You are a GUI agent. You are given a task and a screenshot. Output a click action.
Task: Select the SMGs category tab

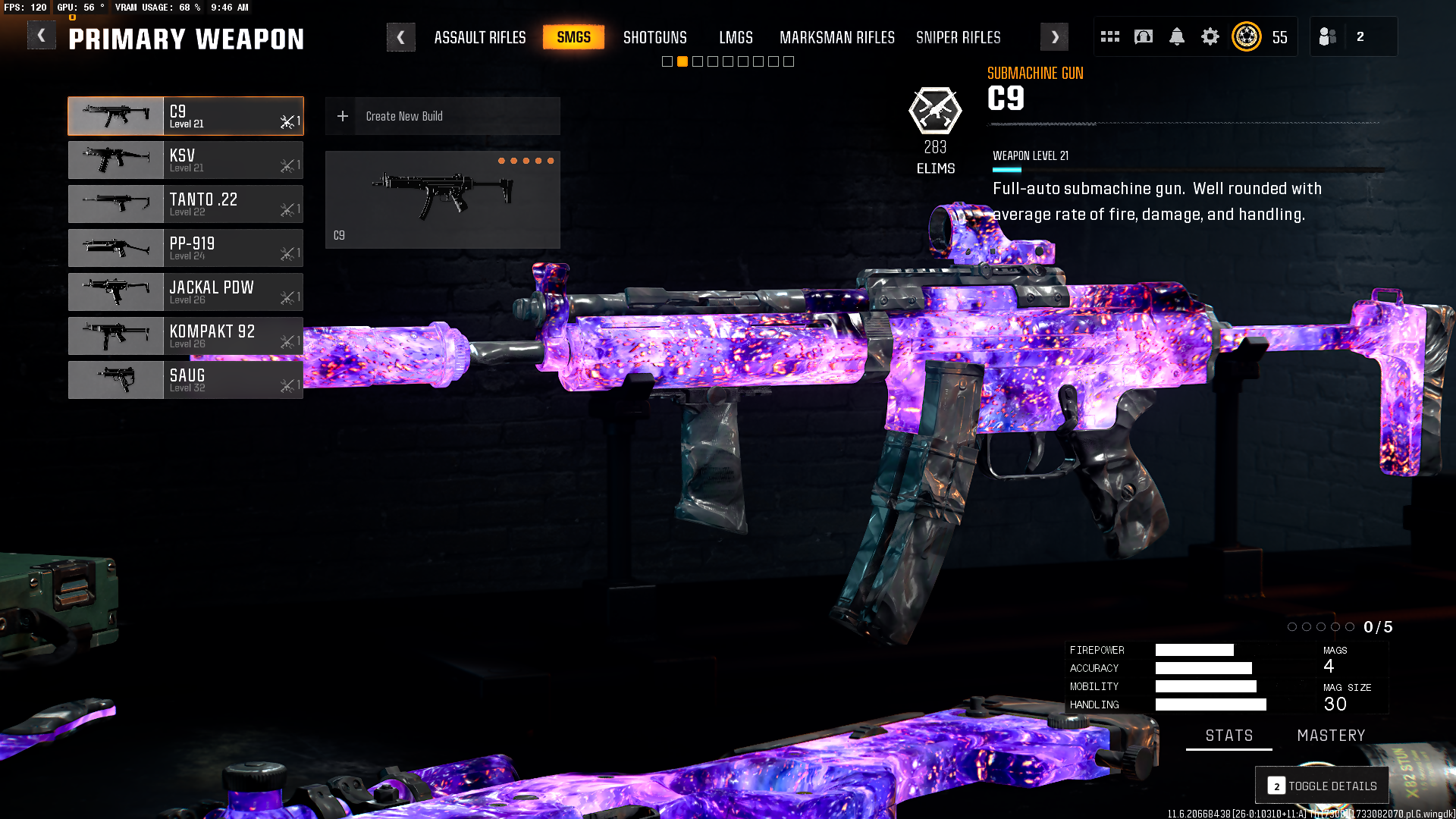(573, 37)
